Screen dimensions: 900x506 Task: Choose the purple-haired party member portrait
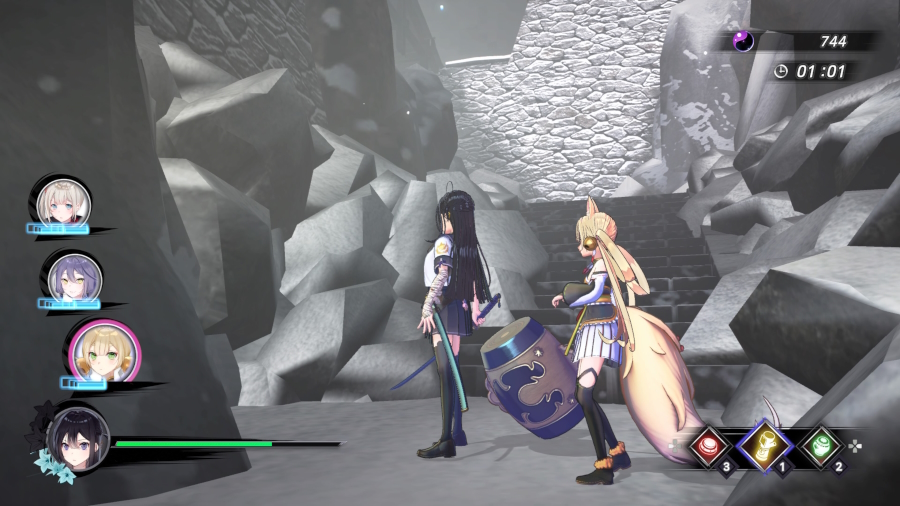(x=72, y=276)
